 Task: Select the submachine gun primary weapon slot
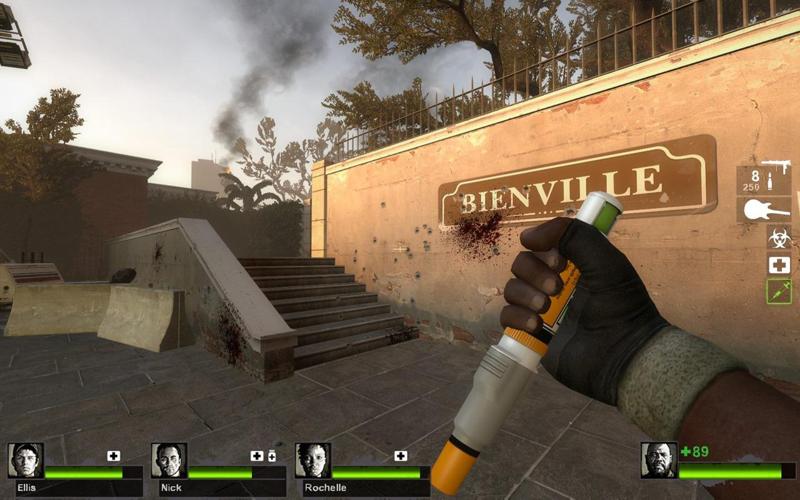[x=764, y=179]
